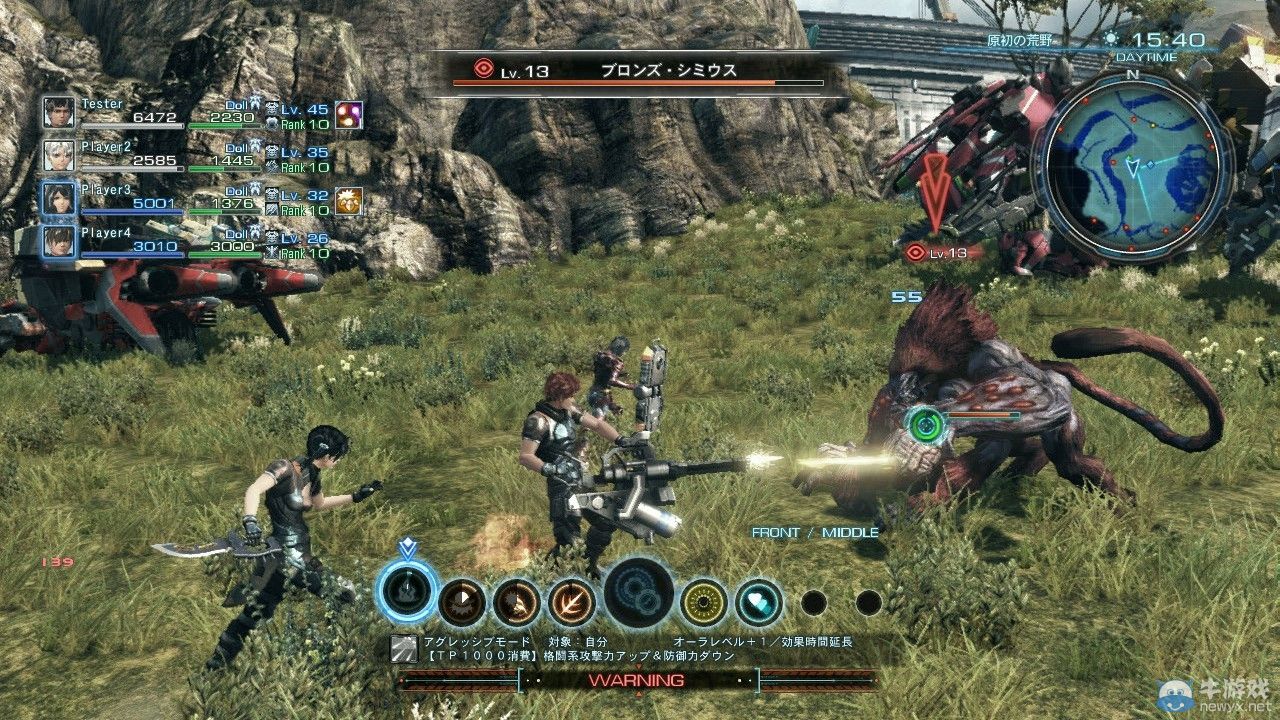Use the teal heart healing art icon

[758, 600]
